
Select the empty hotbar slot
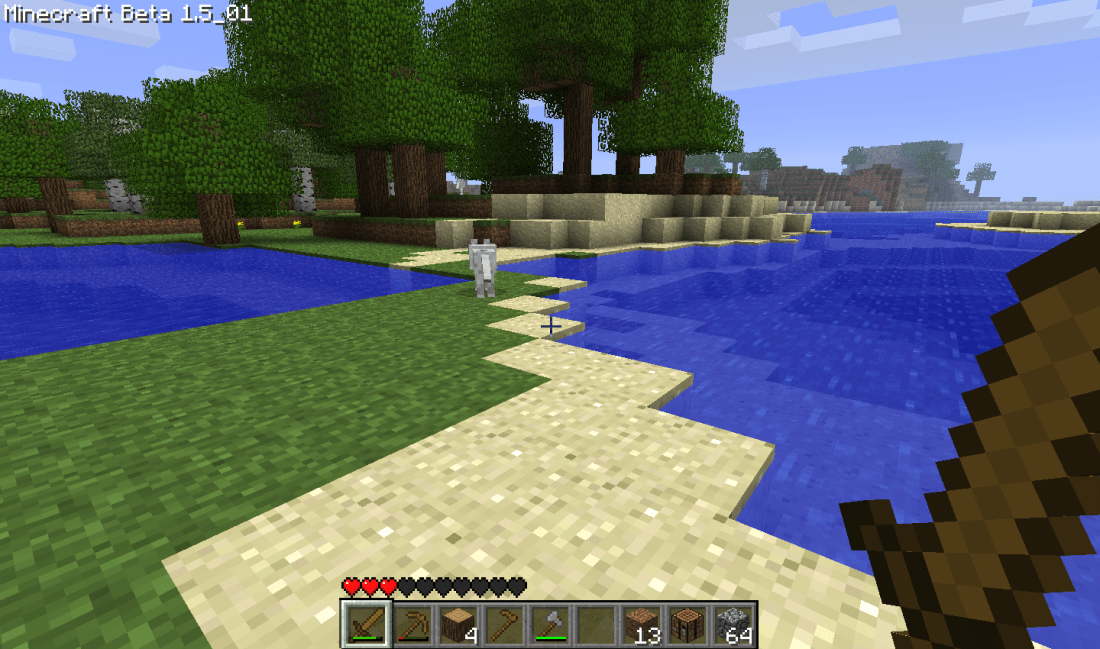(x=595, y=624)
